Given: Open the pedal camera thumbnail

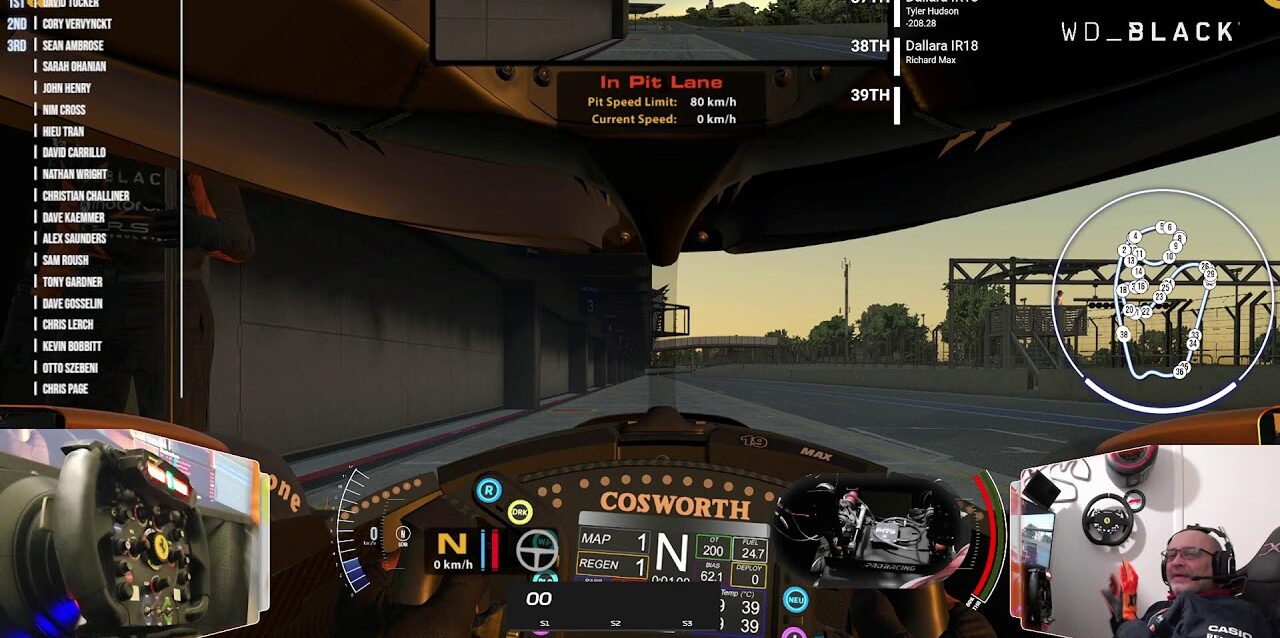Looking at the screenshot, I should 868,530.
